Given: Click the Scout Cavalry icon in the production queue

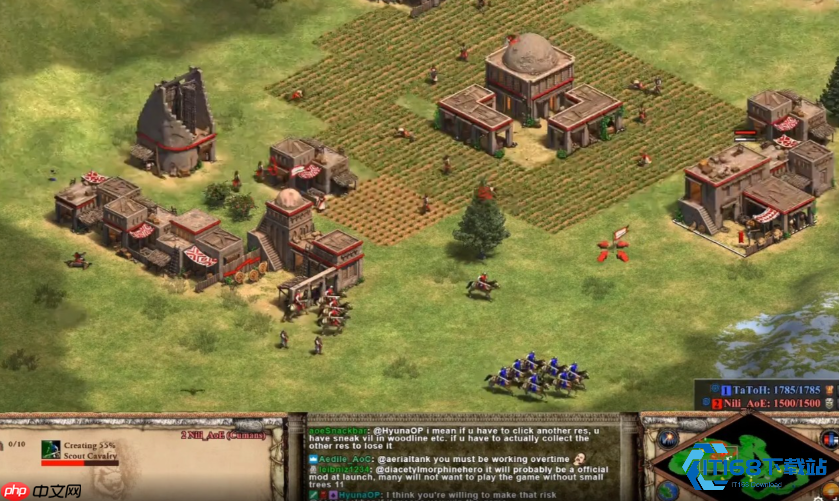Looking at the screenshot, I should [x=52, y=450].
